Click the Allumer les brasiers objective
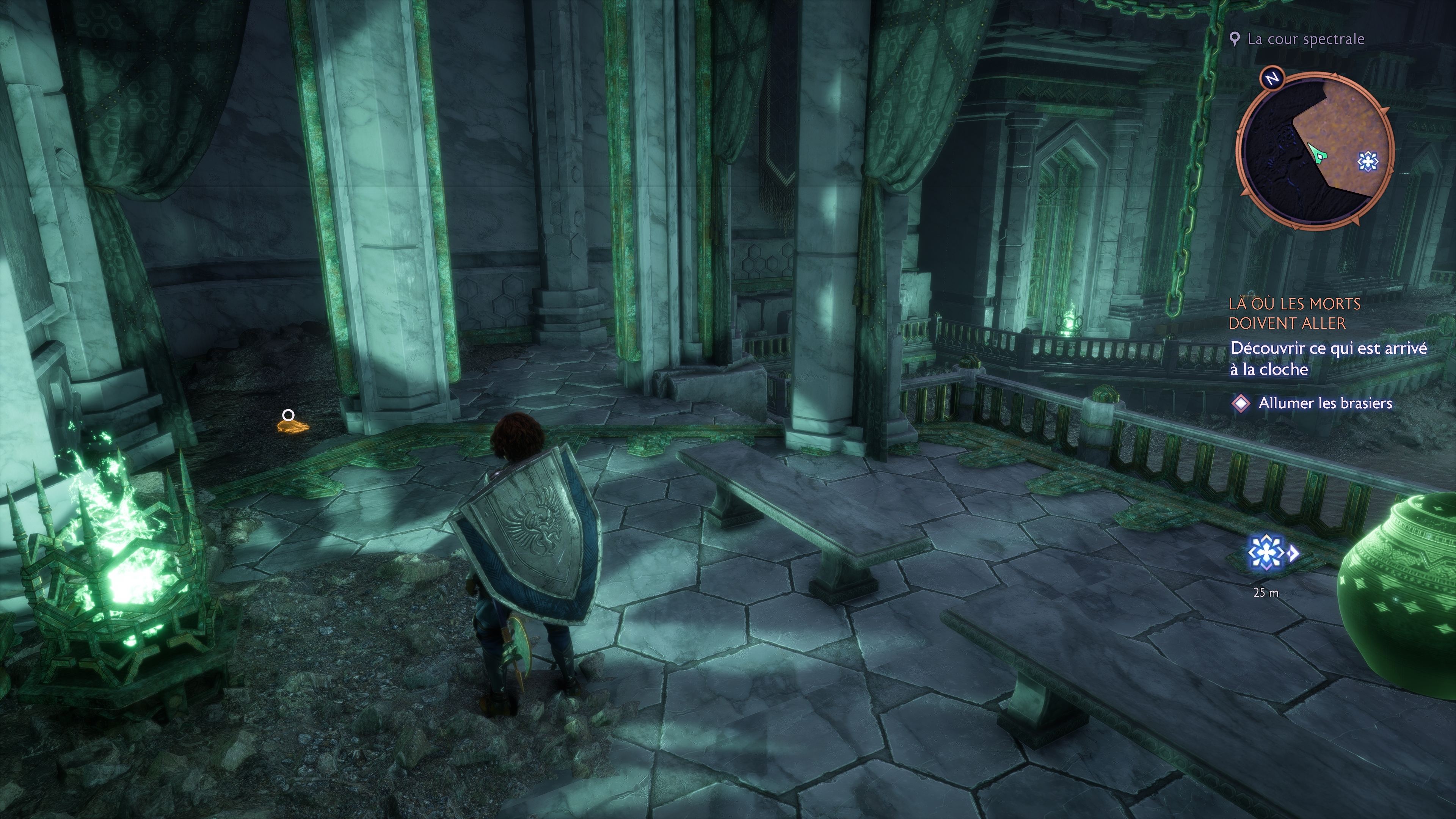The width and height of the screenshot is (1456, 819). (x=1324, y=403)
